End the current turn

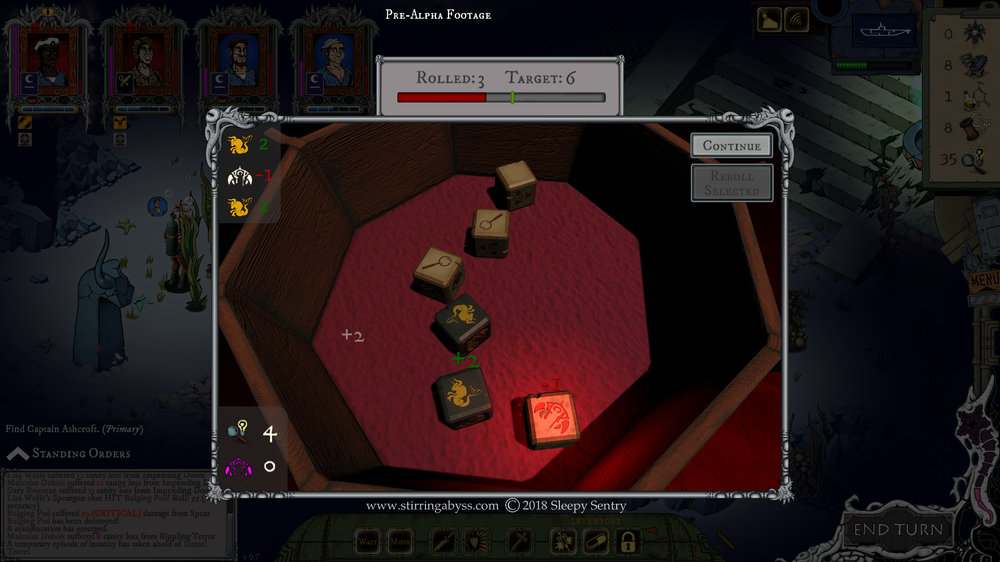[x=897, y=530]
